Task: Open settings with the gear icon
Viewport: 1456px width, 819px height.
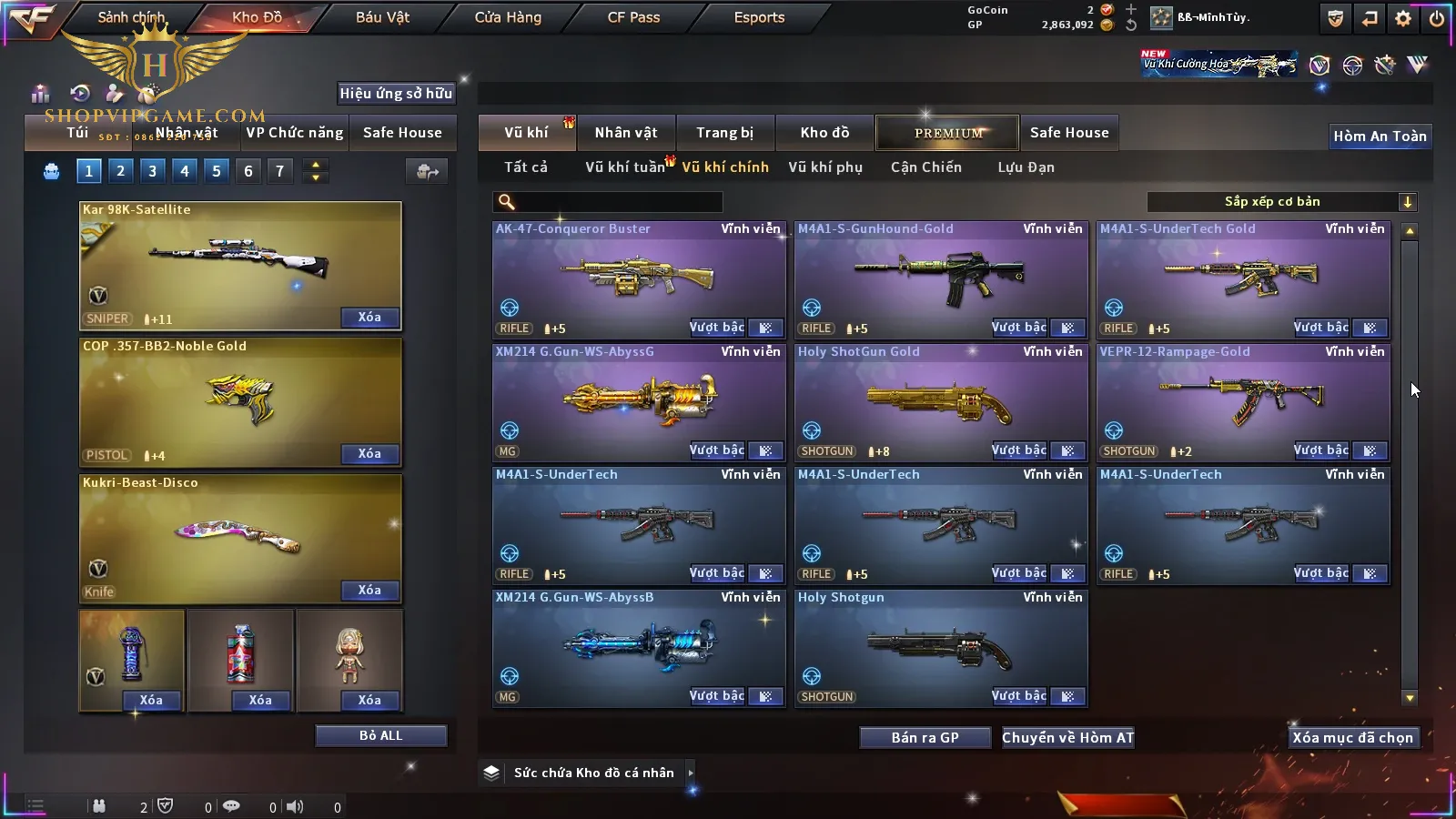Action: 1403,18
